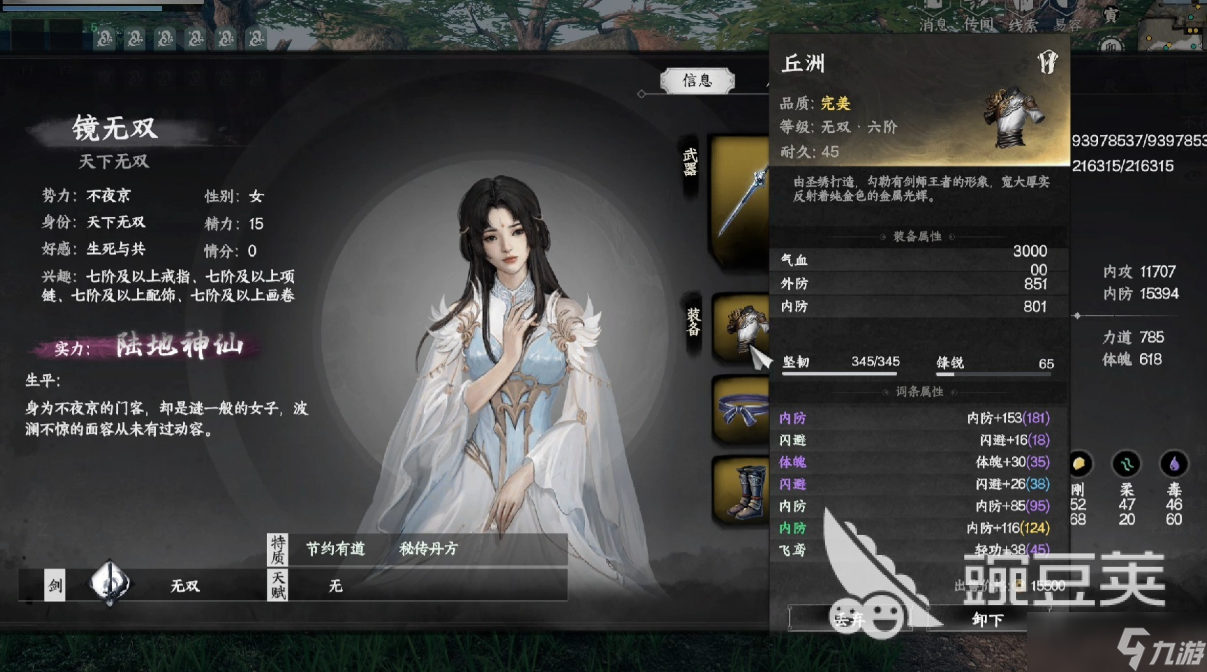Select the 节约有道 trait
This screenshot has height=672, width=1207.
coord(335,548)
